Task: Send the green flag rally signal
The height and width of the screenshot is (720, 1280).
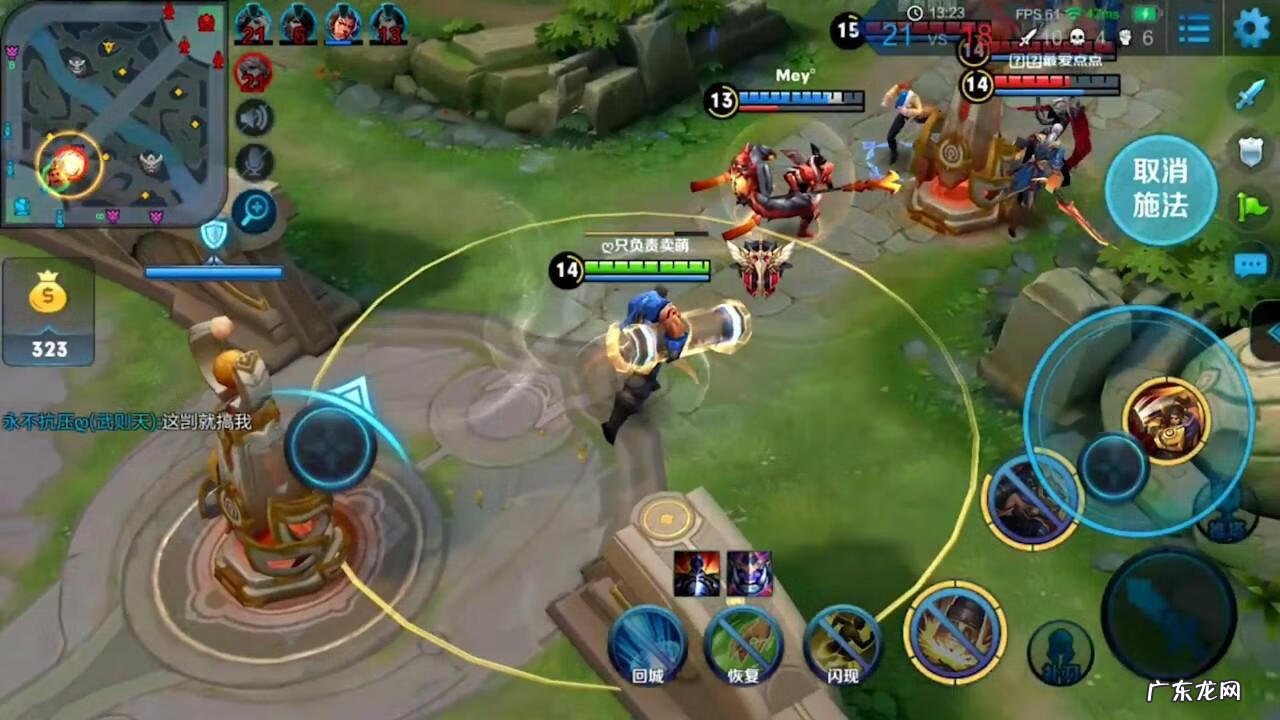Action: point(1251,207)
